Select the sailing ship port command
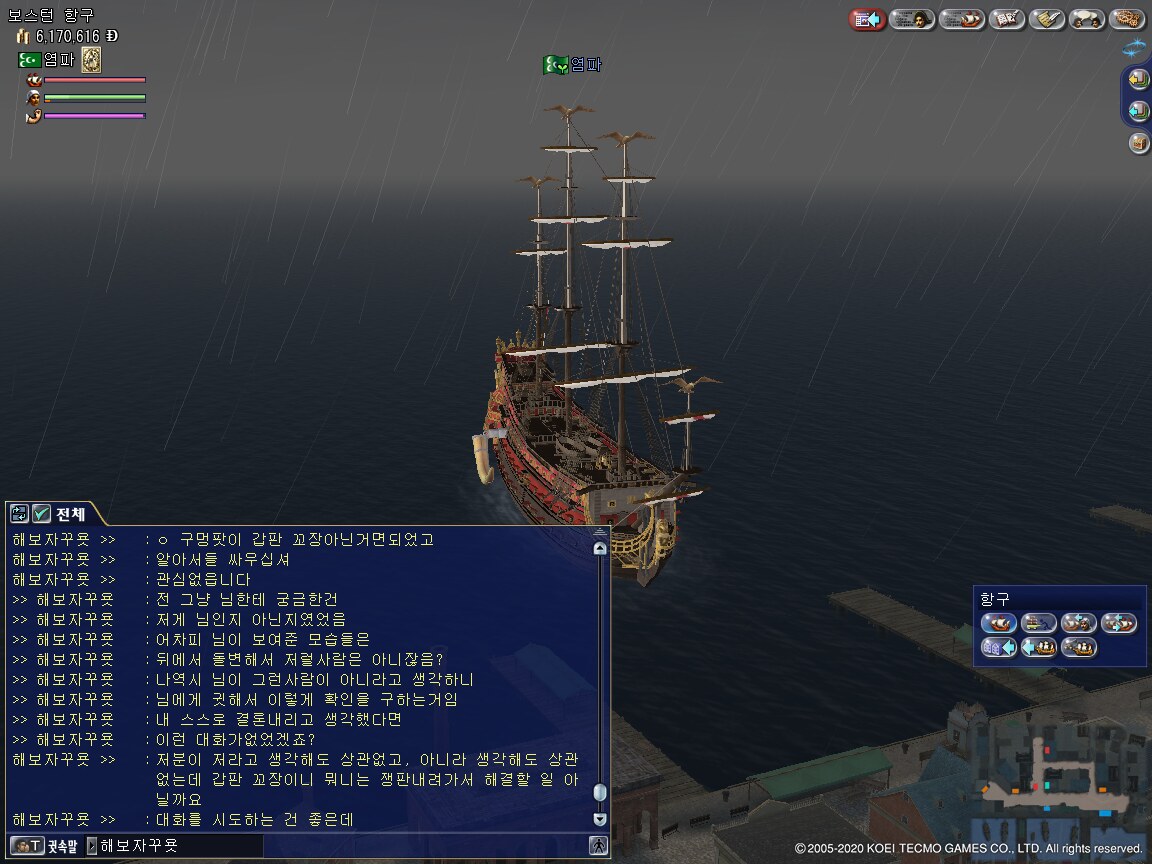 999,623
